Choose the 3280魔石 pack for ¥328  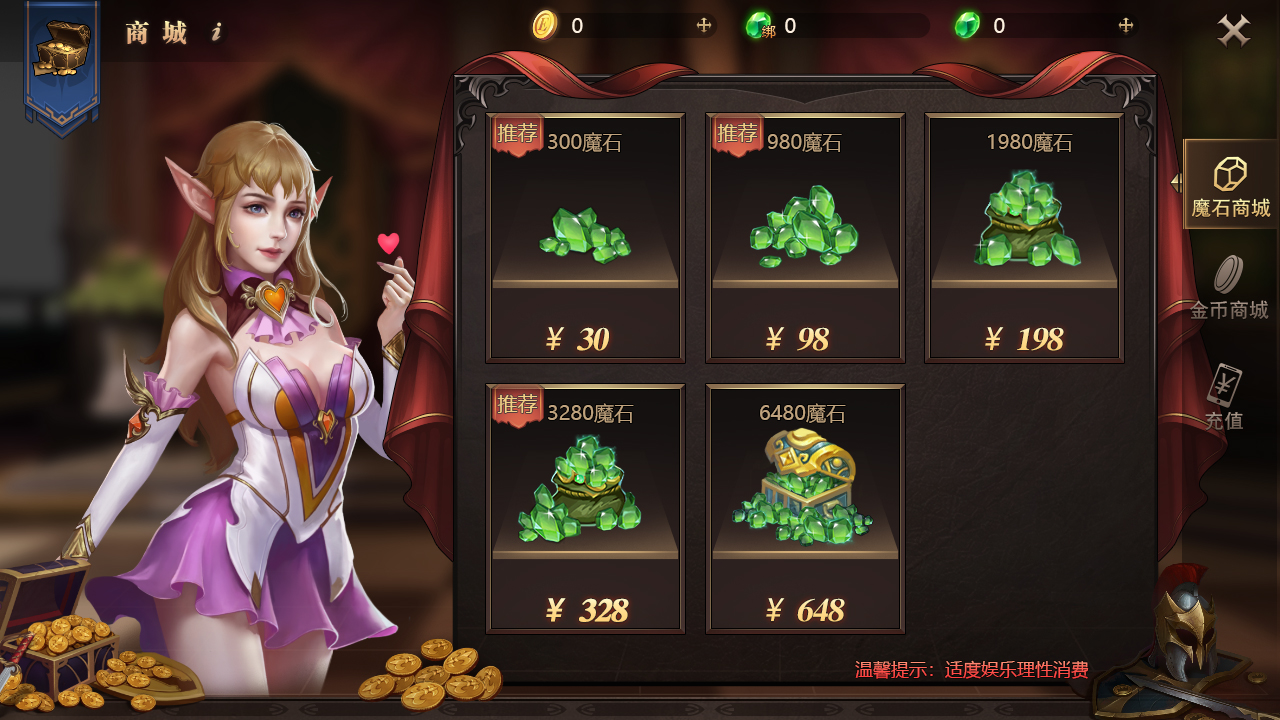585,509
